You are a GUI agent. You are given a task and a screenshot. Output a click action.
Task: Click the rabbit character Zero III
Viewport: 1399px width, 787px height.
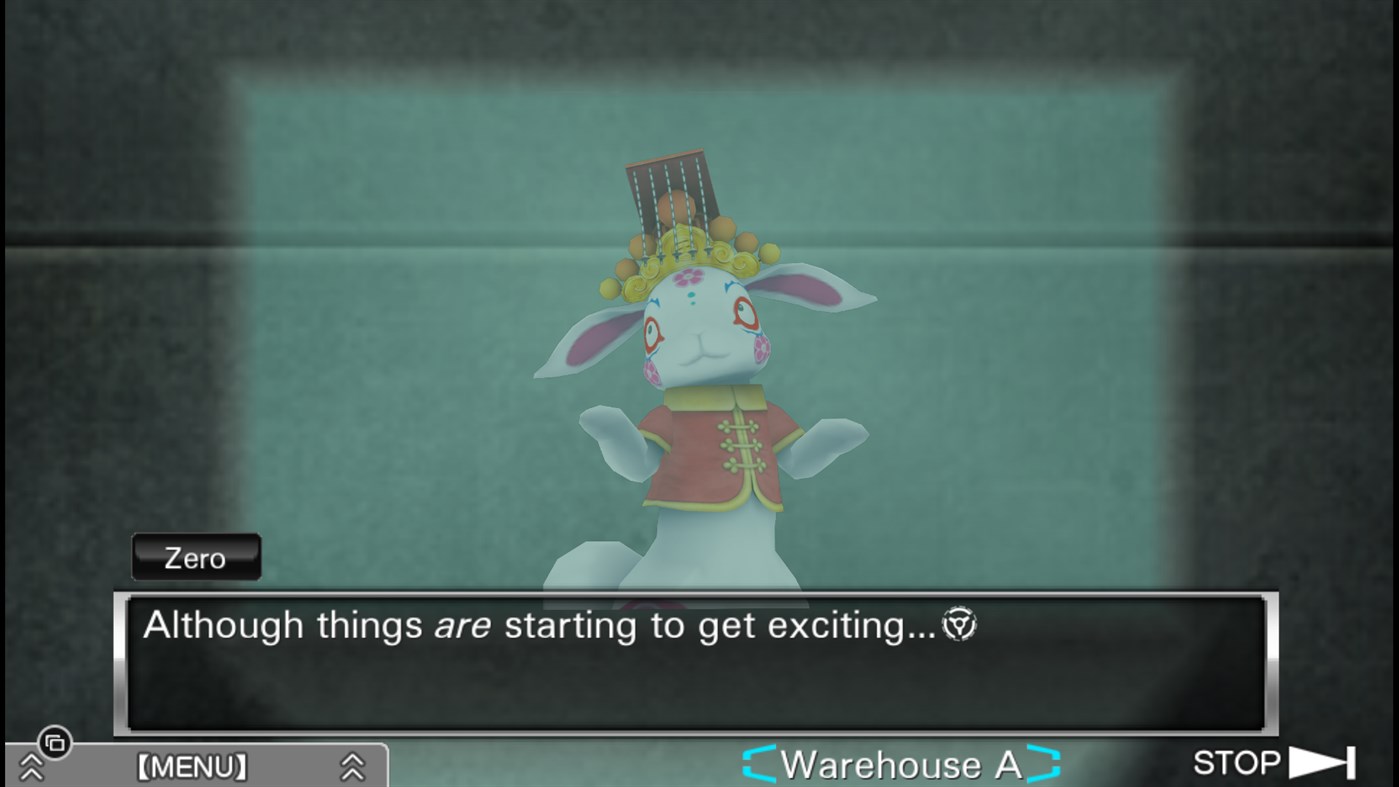click(700, 390)
